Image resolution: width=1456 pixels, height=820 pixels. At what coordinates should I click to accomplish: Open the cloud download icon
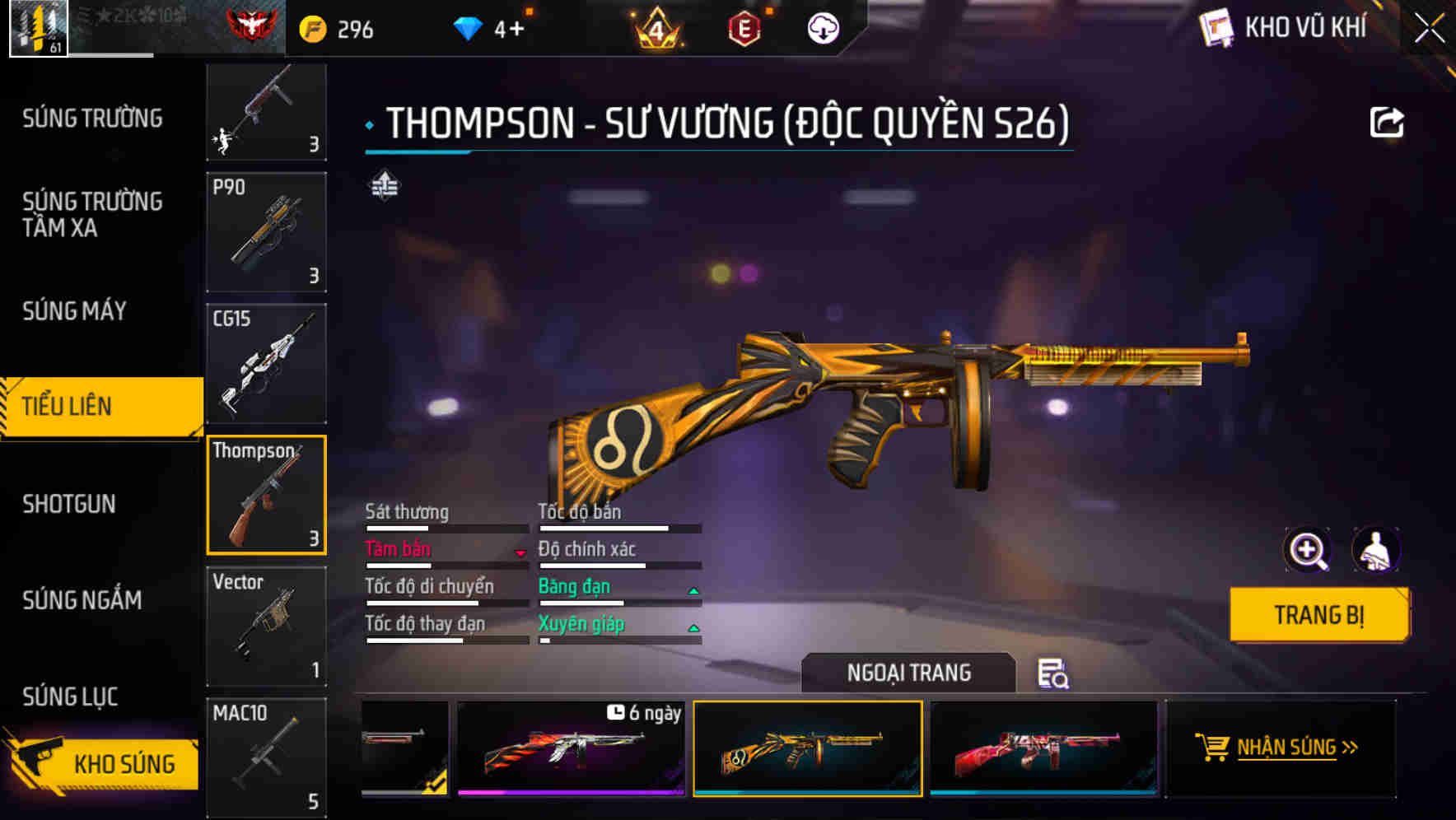(x=823, y=27)
